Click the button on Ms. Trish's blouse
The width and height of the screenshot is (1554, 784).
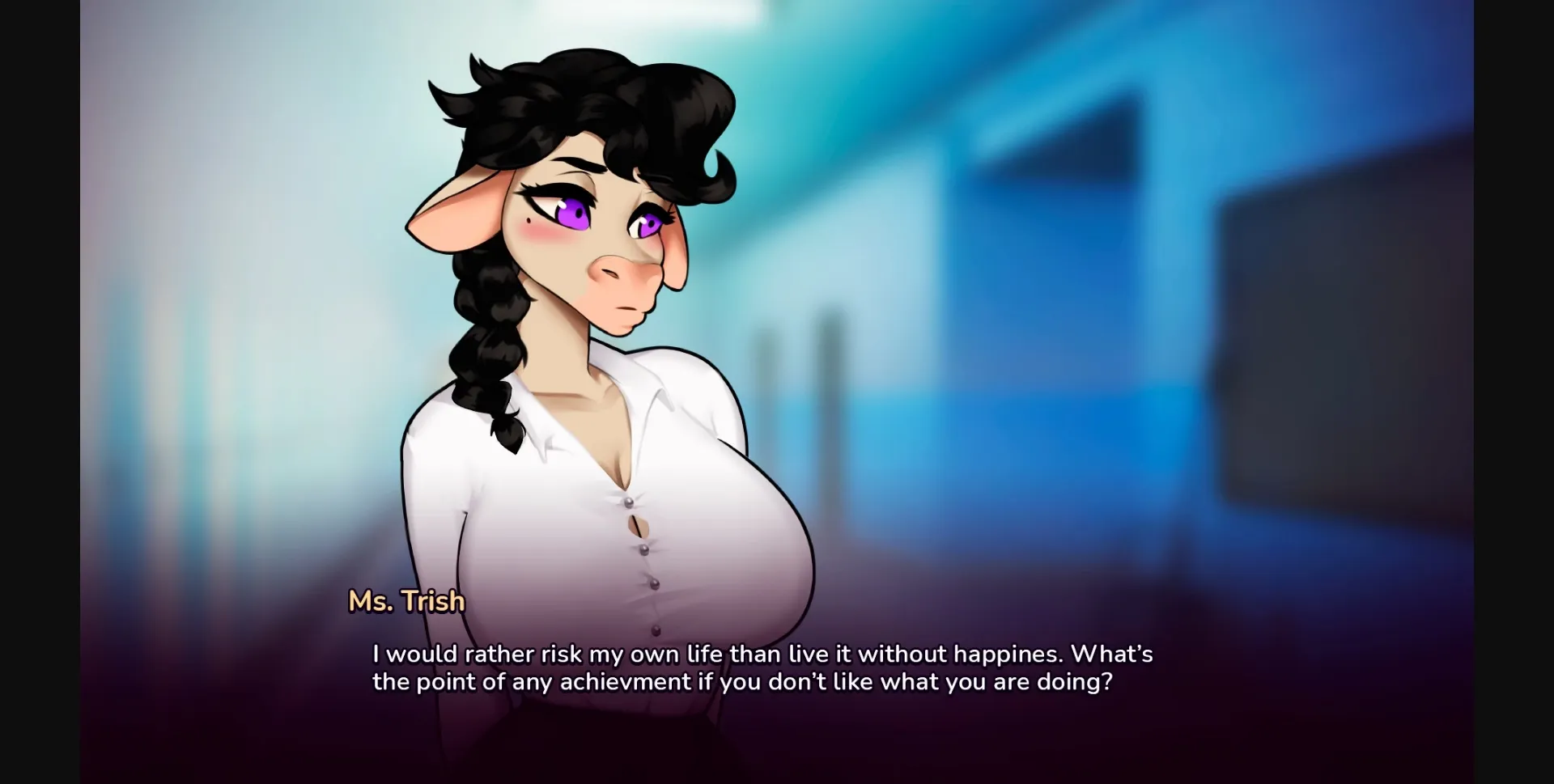(645, 548)
